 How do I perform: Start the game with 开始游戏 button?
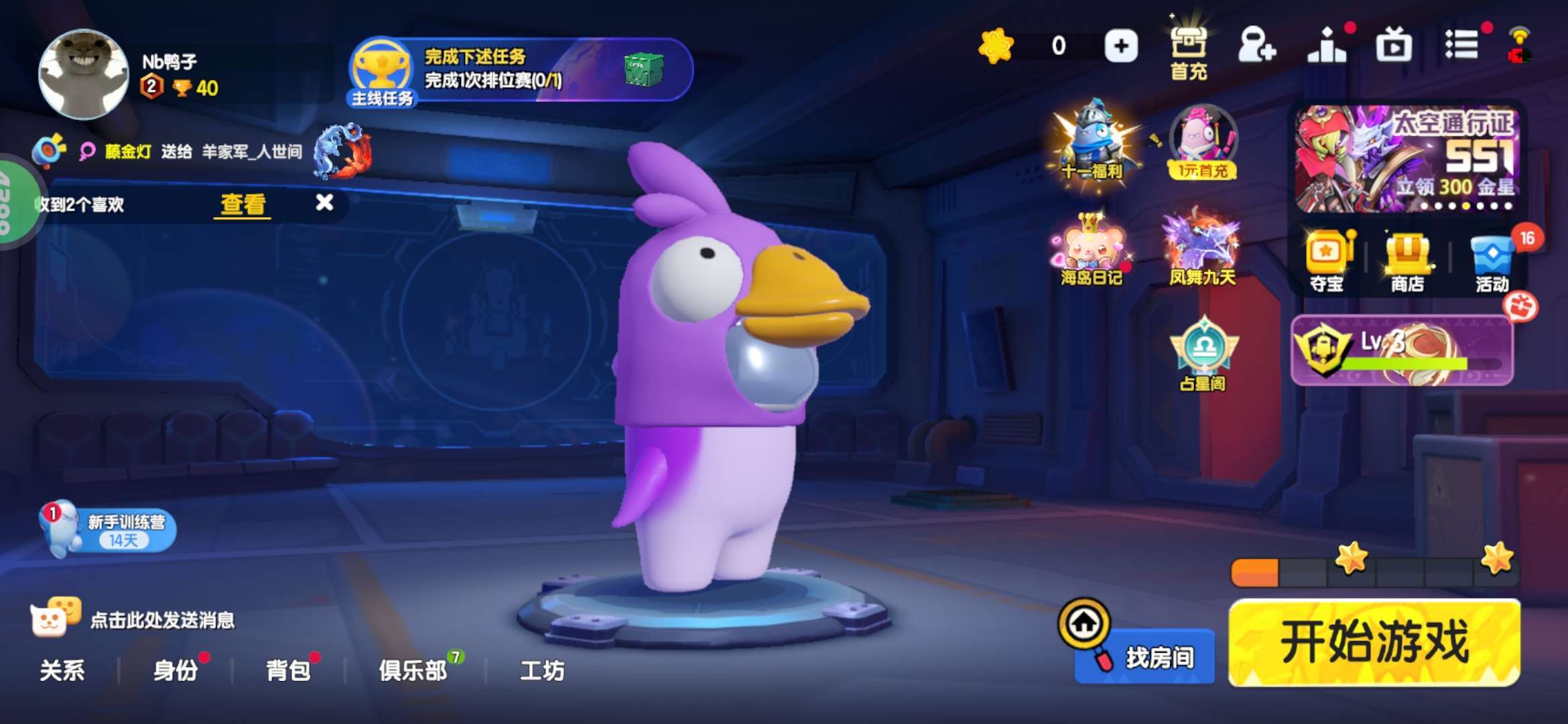click(x=1374, y=642)
